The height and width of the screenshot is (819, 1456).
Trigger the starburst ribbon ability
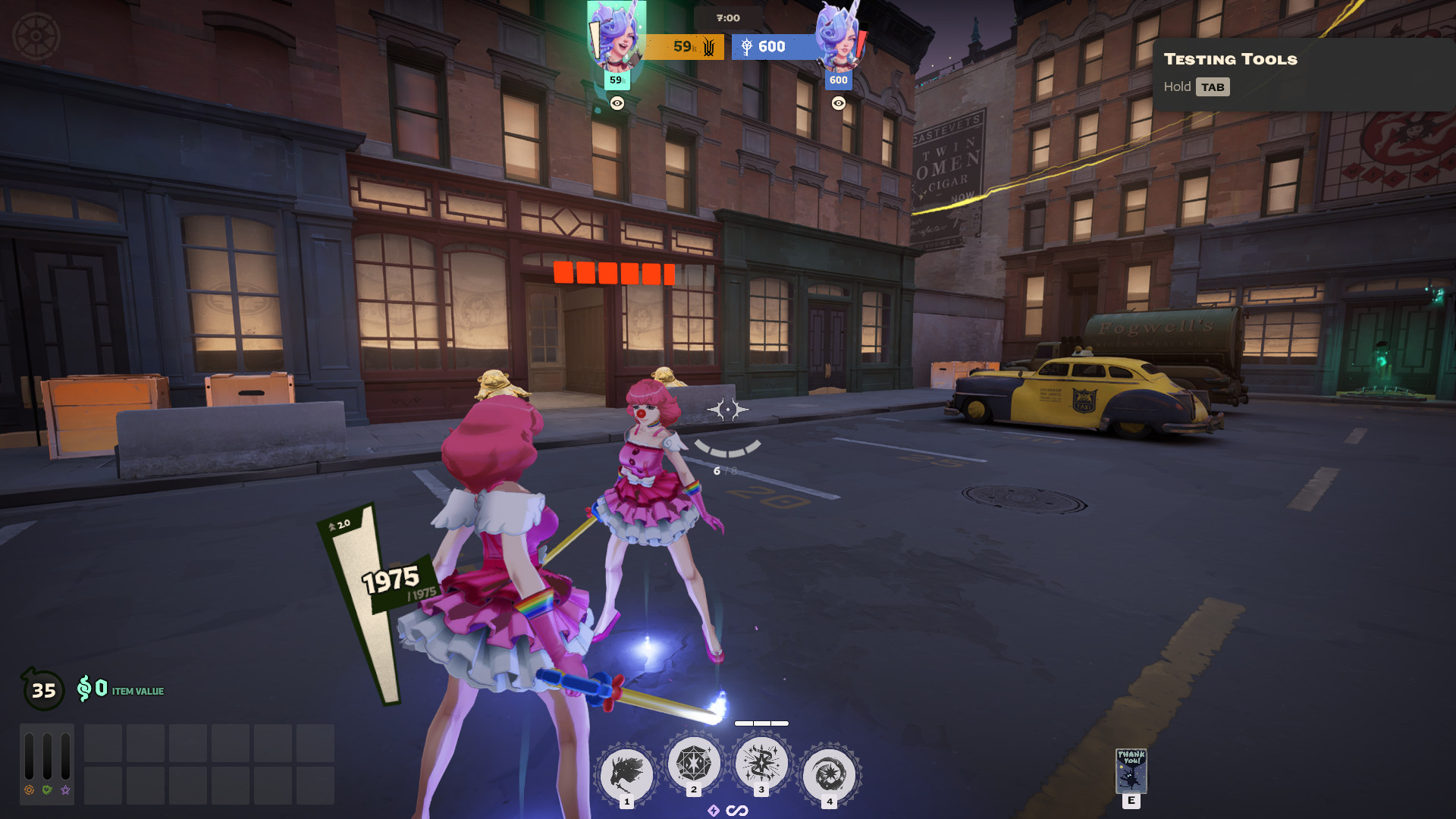pyautogui.click(x=761, y=763)
